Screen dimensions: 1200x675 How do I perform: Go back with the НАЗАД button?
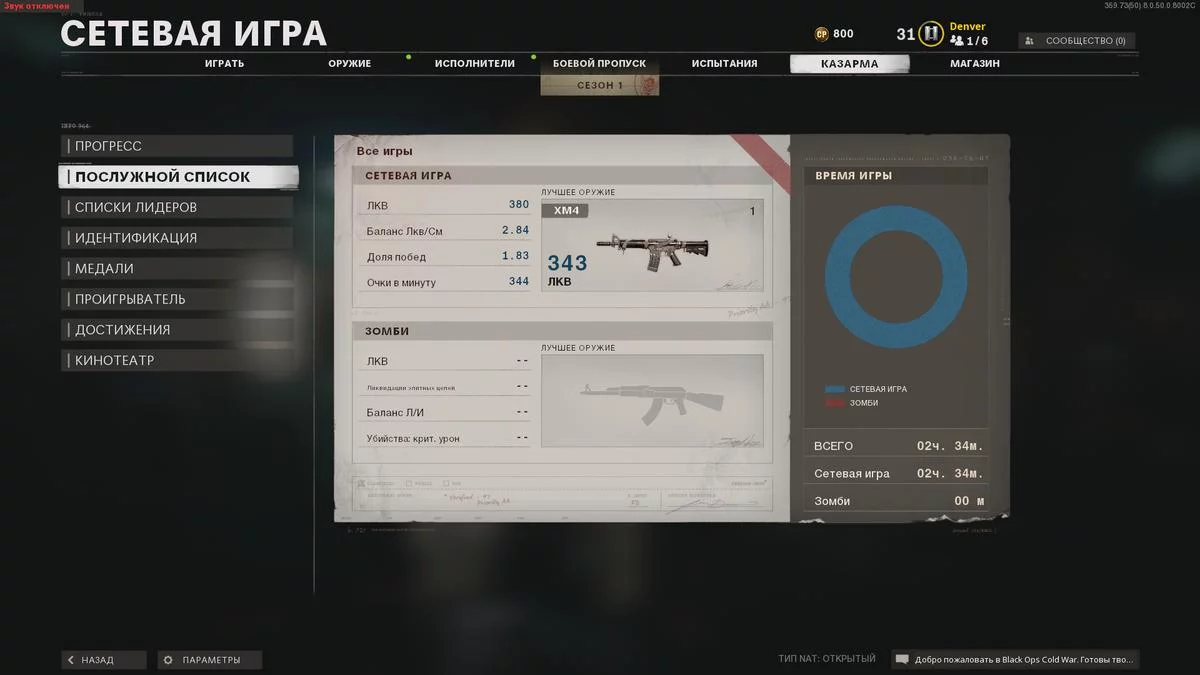click(104, 660)
